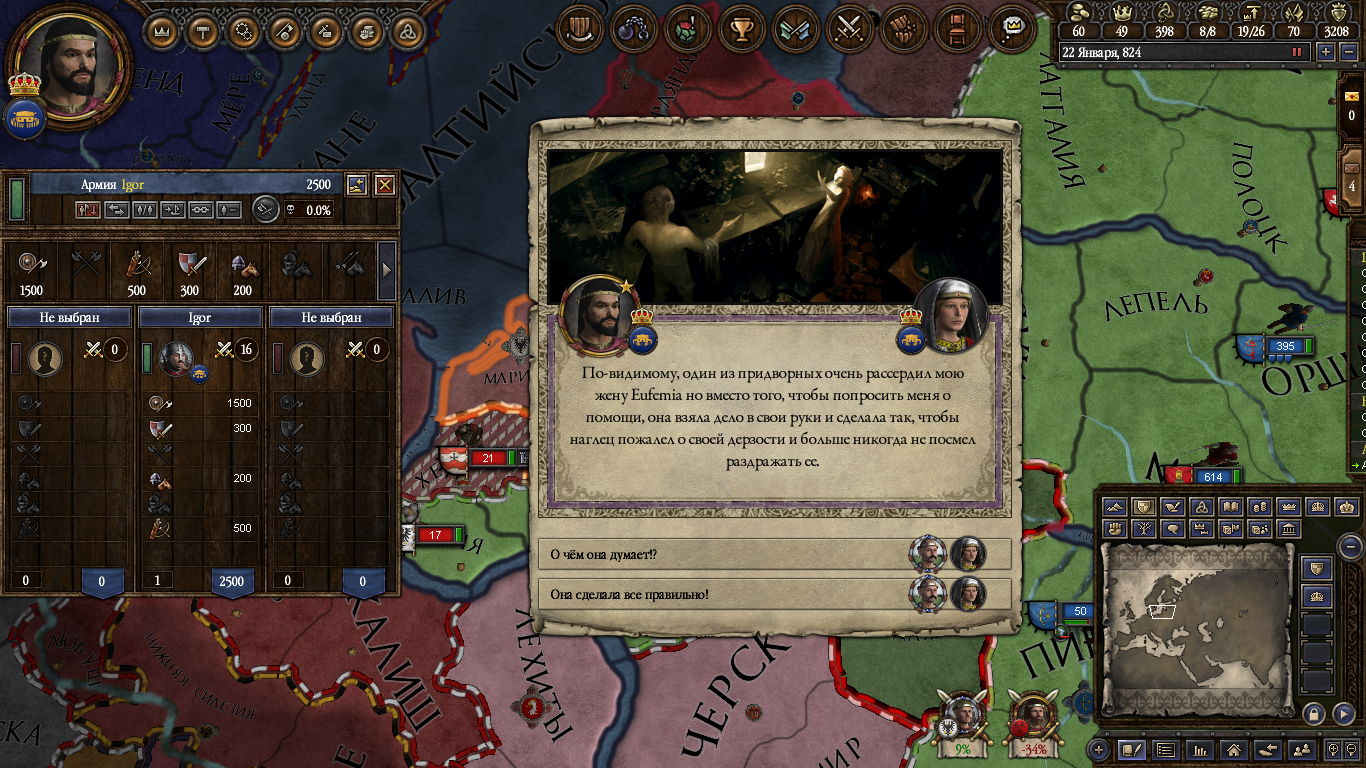The width and height of the screenshot is (1366, 768).
Task: Click the trophy icon in the top menu
Action: click(741, 29)
